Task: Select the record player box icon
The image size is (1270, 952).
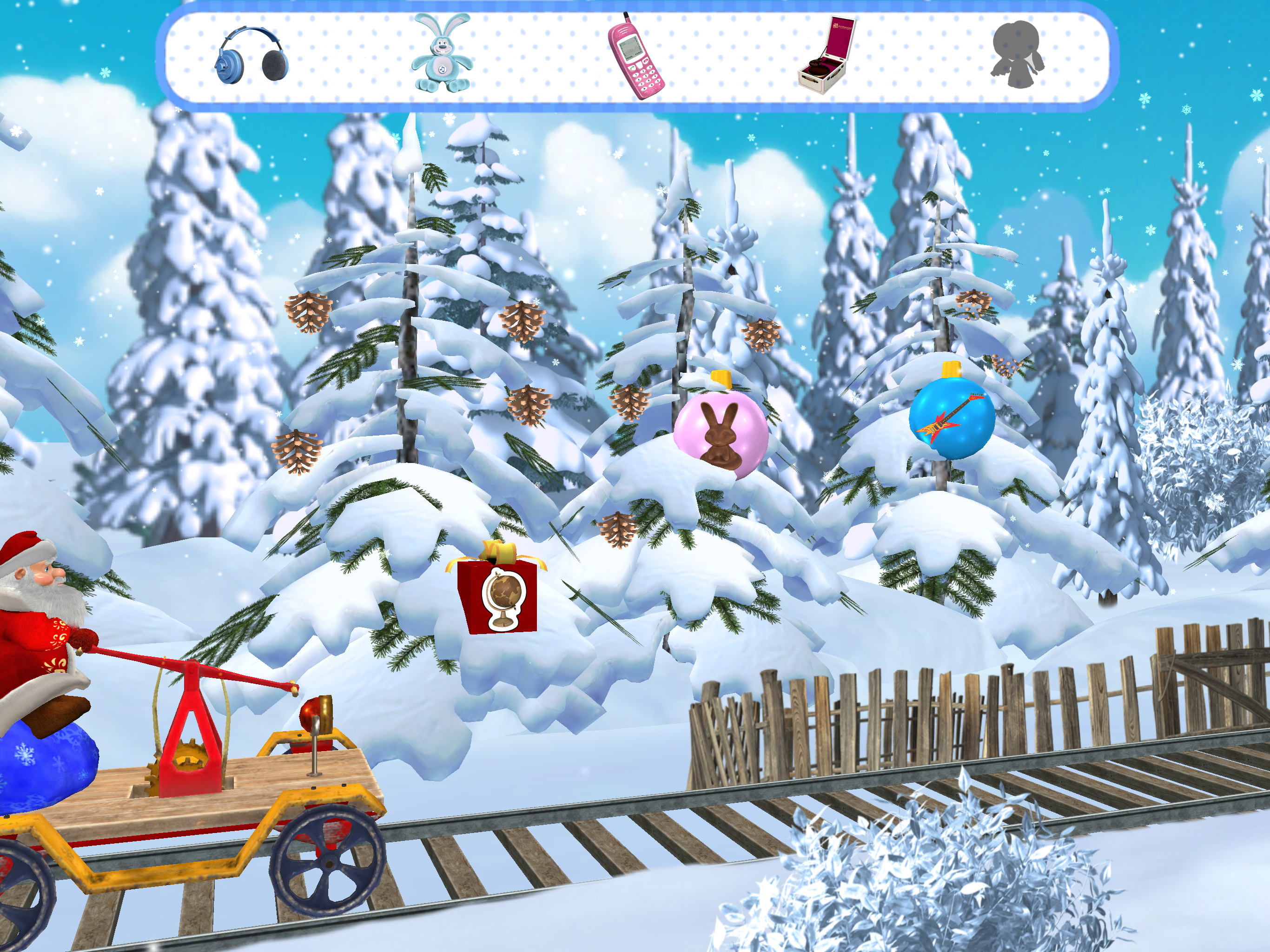Action: 826,56
